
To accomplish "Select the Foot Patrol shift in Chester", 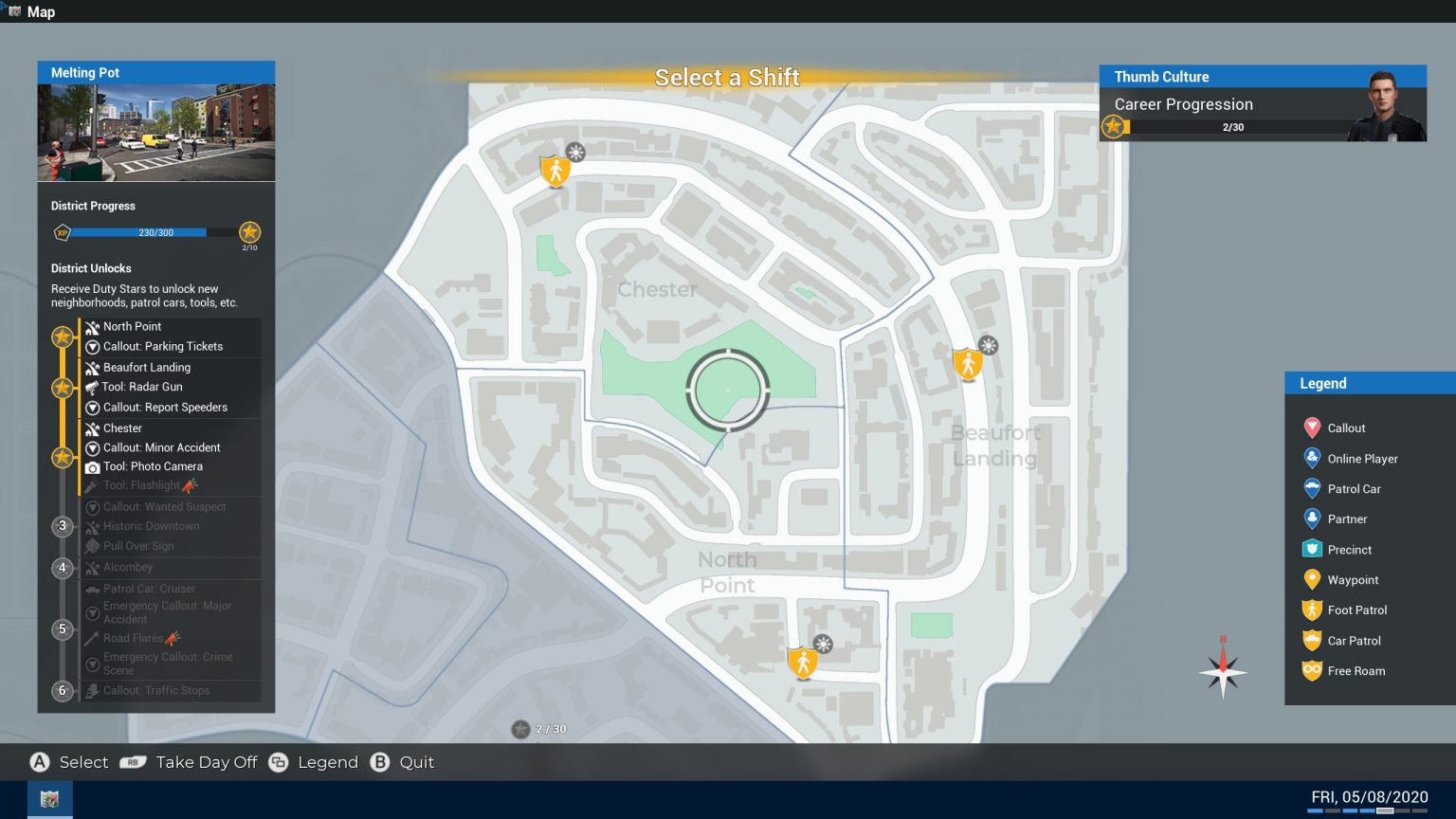I will [555, 171].
